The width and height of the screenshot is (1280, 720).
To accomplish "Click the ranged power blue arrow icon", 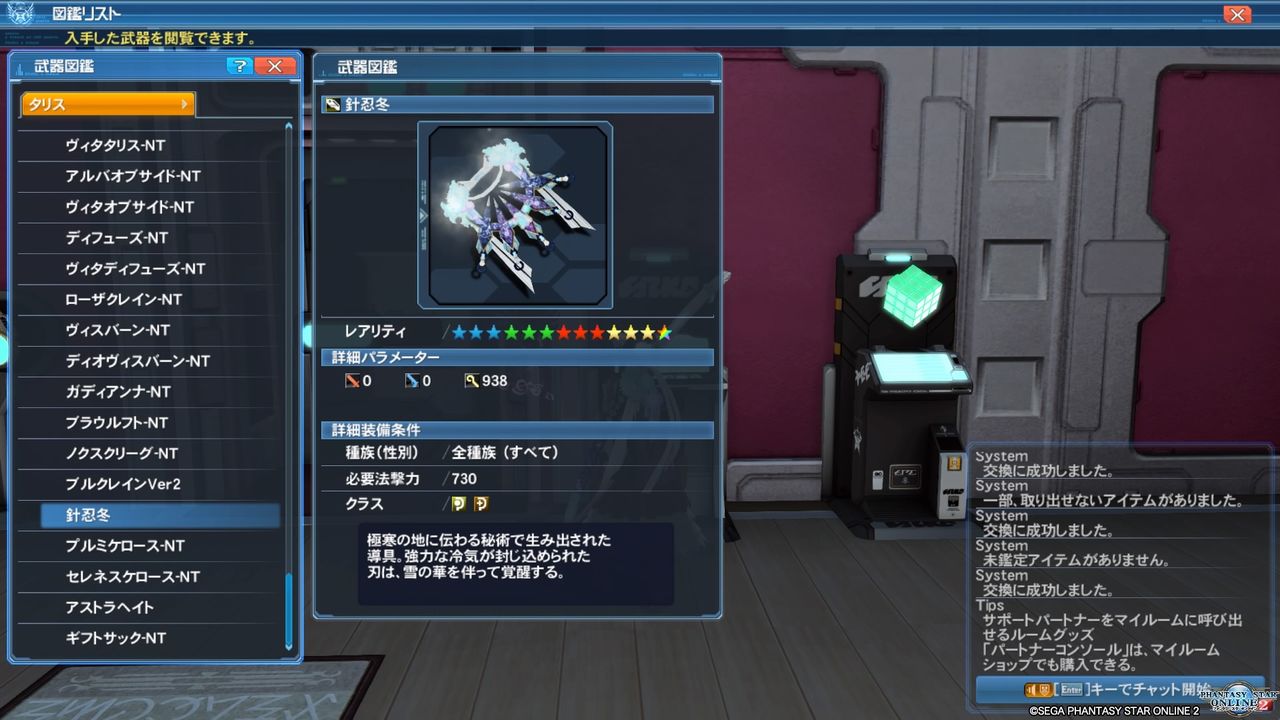I will (x=414, y=380).
